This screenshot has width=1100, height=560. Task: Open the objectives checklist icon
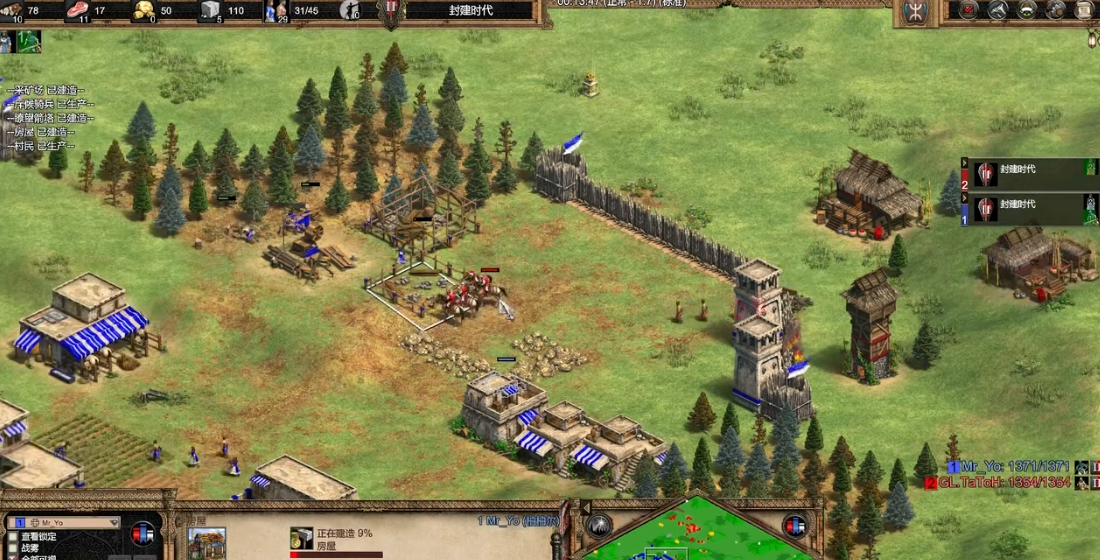968,10
